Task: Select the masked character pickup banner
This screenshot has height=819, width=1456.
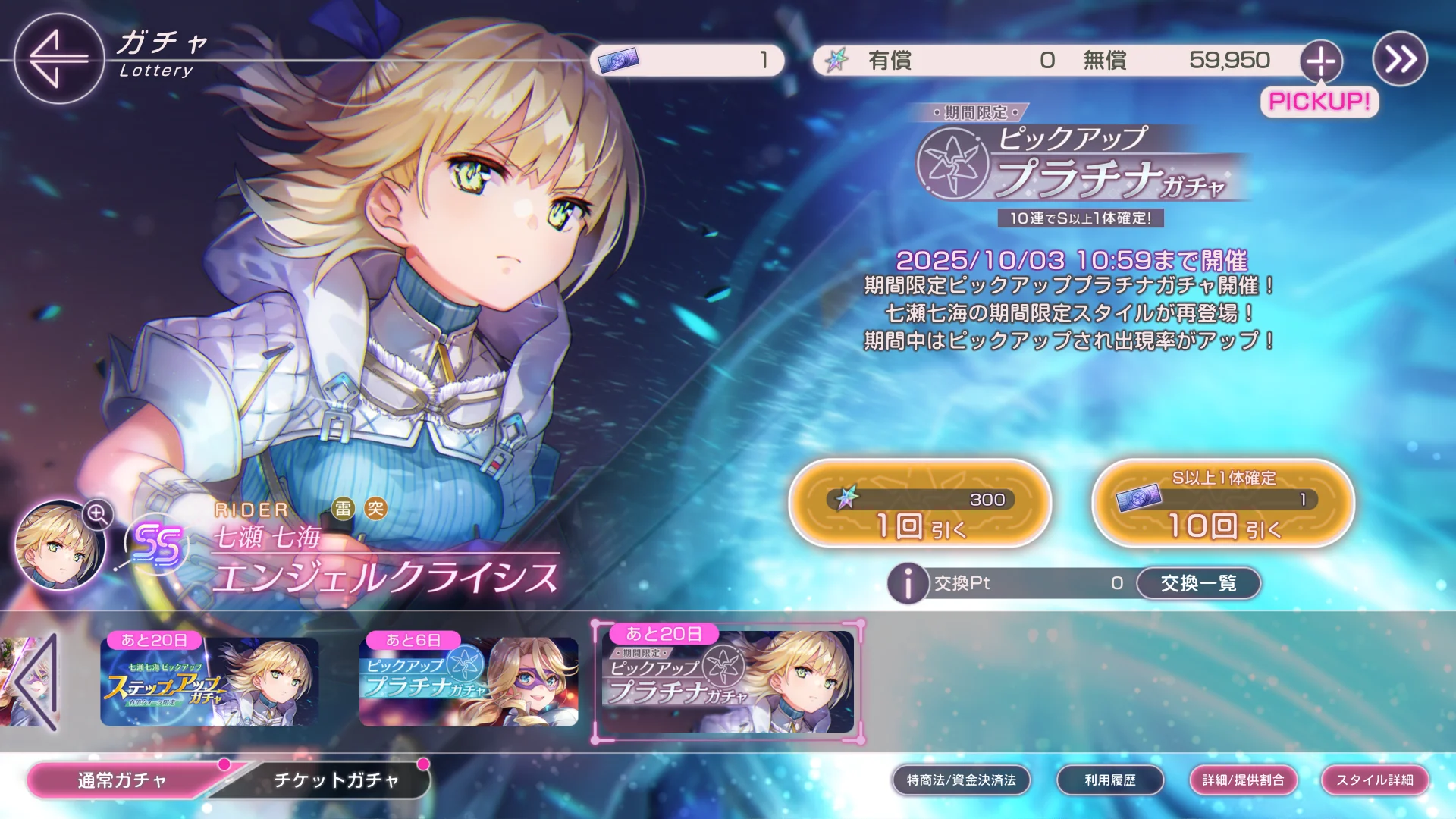Action: pos(468,682)
